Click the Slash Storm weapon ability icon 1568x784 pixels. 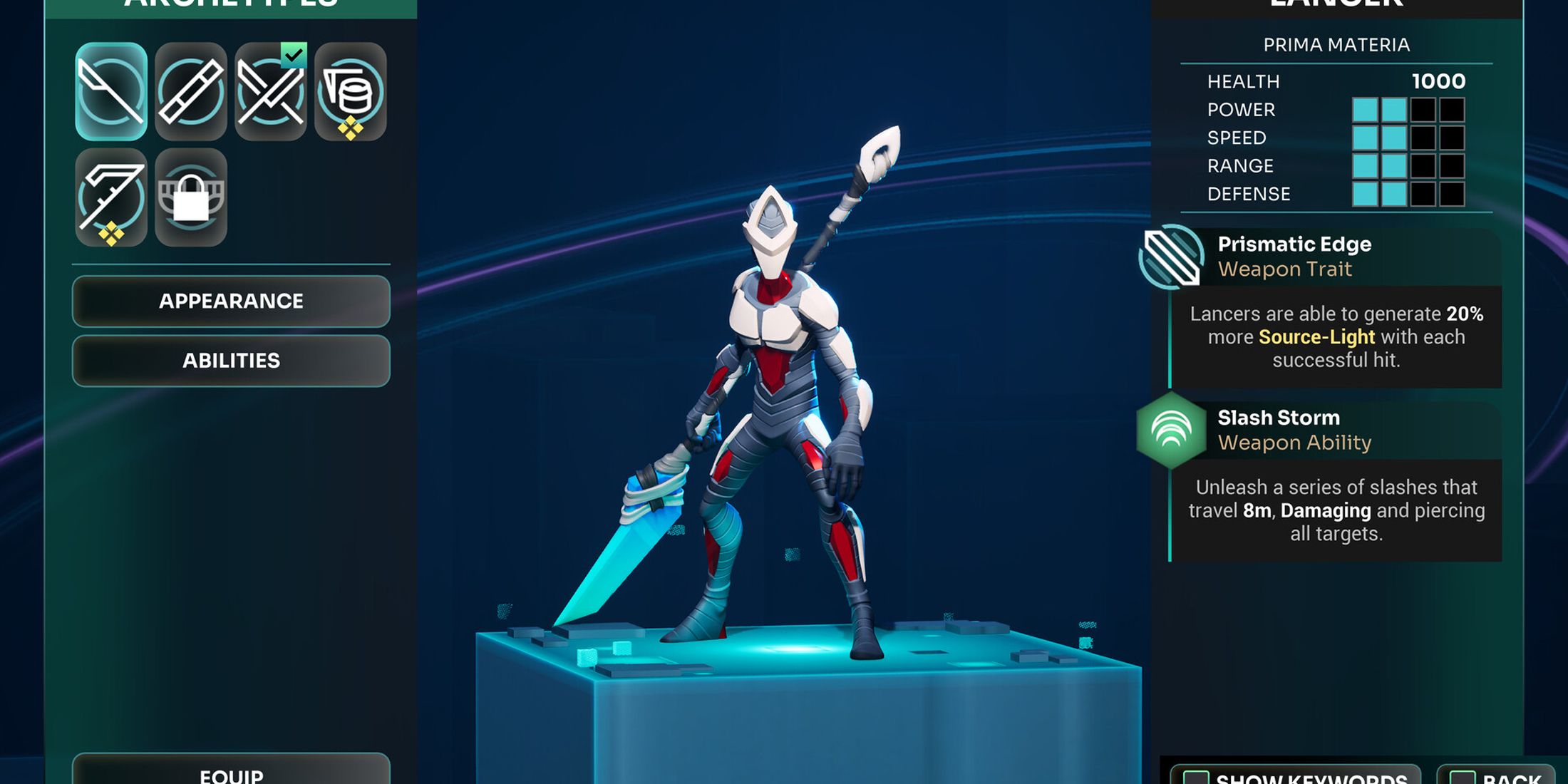coord(1172,429)
